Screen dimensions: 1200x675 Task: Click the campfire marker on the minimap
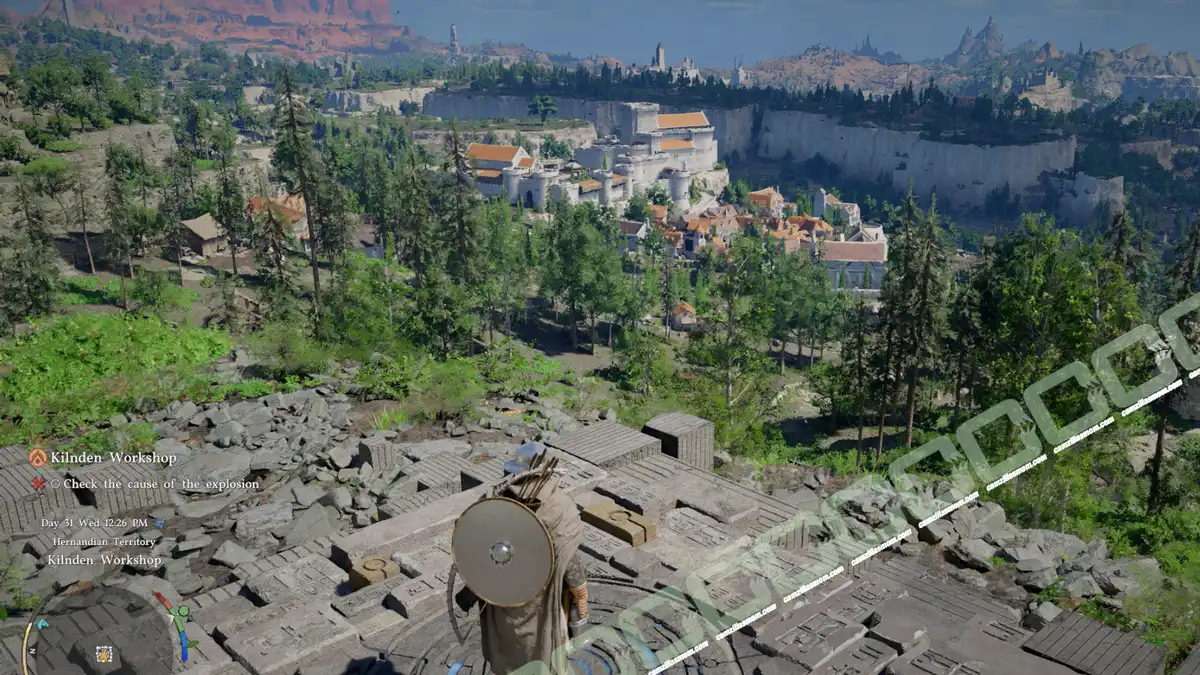103,654
